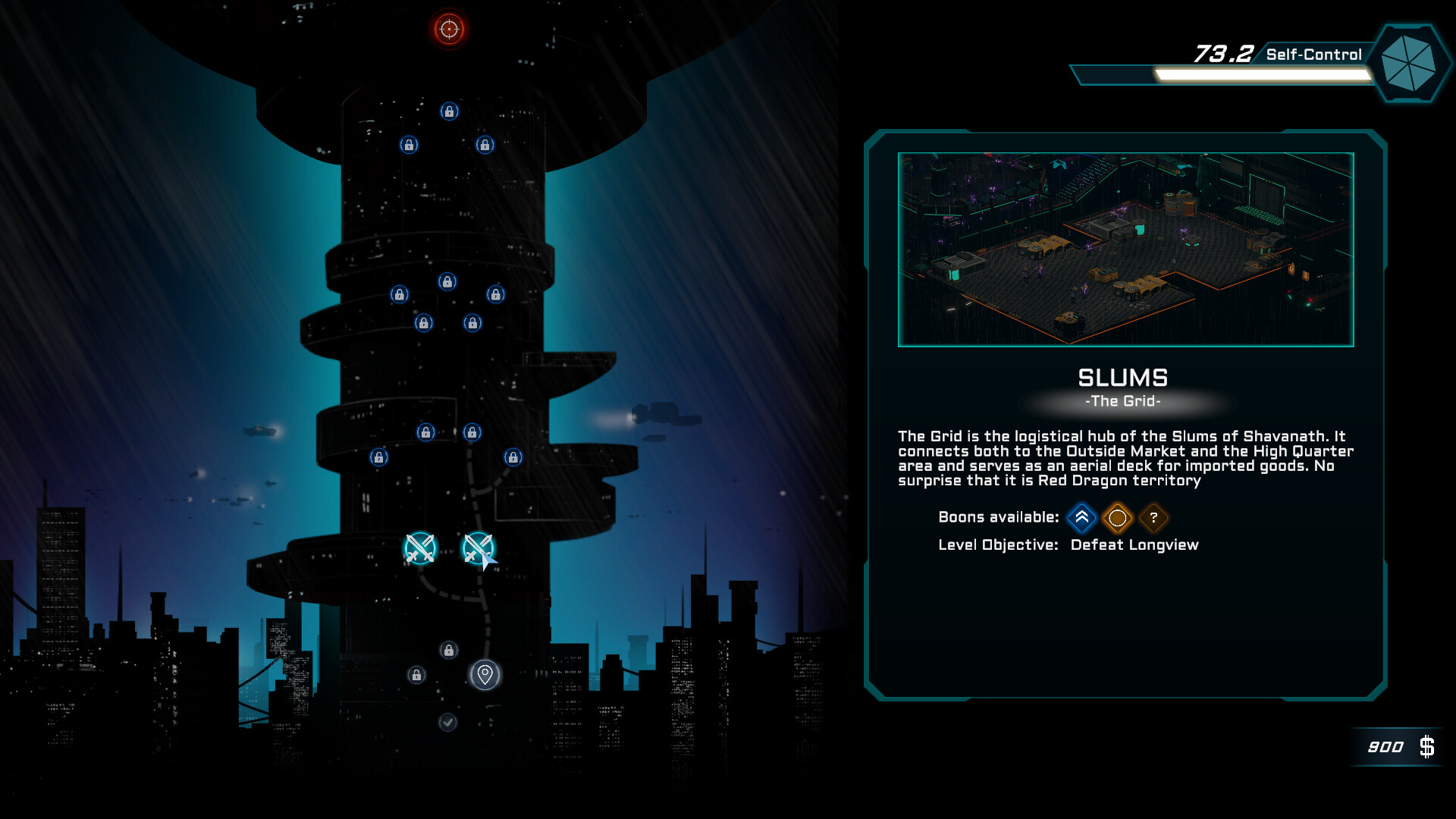Click the Defeat Longview objective text
Viewport: 1456px width, 819px height.
[1134, 544]
